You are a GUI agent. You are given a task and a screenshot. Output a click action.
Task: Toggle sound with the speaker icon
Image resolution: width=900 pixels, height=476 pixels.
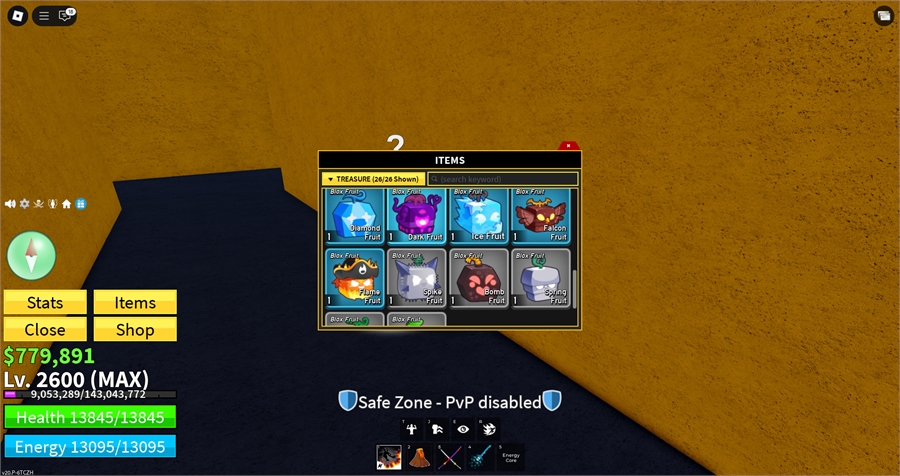point(10,203)
